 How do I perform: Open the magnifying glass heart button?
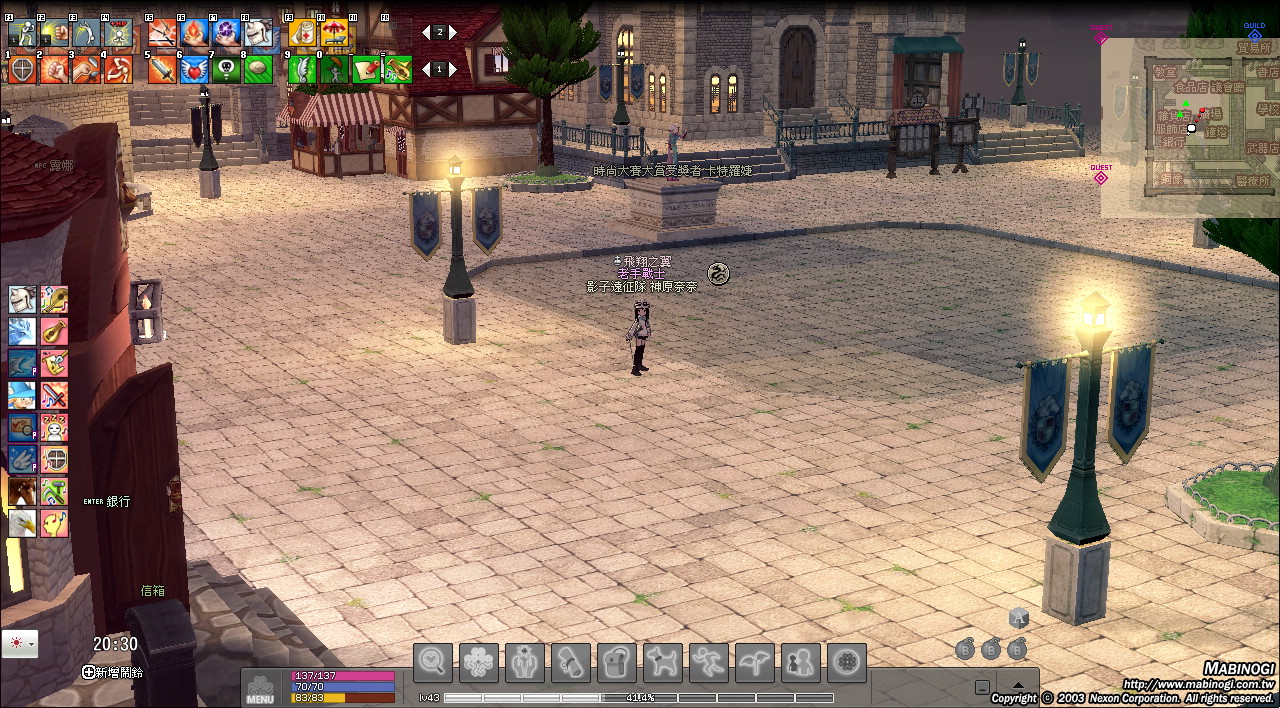(433, 662)
